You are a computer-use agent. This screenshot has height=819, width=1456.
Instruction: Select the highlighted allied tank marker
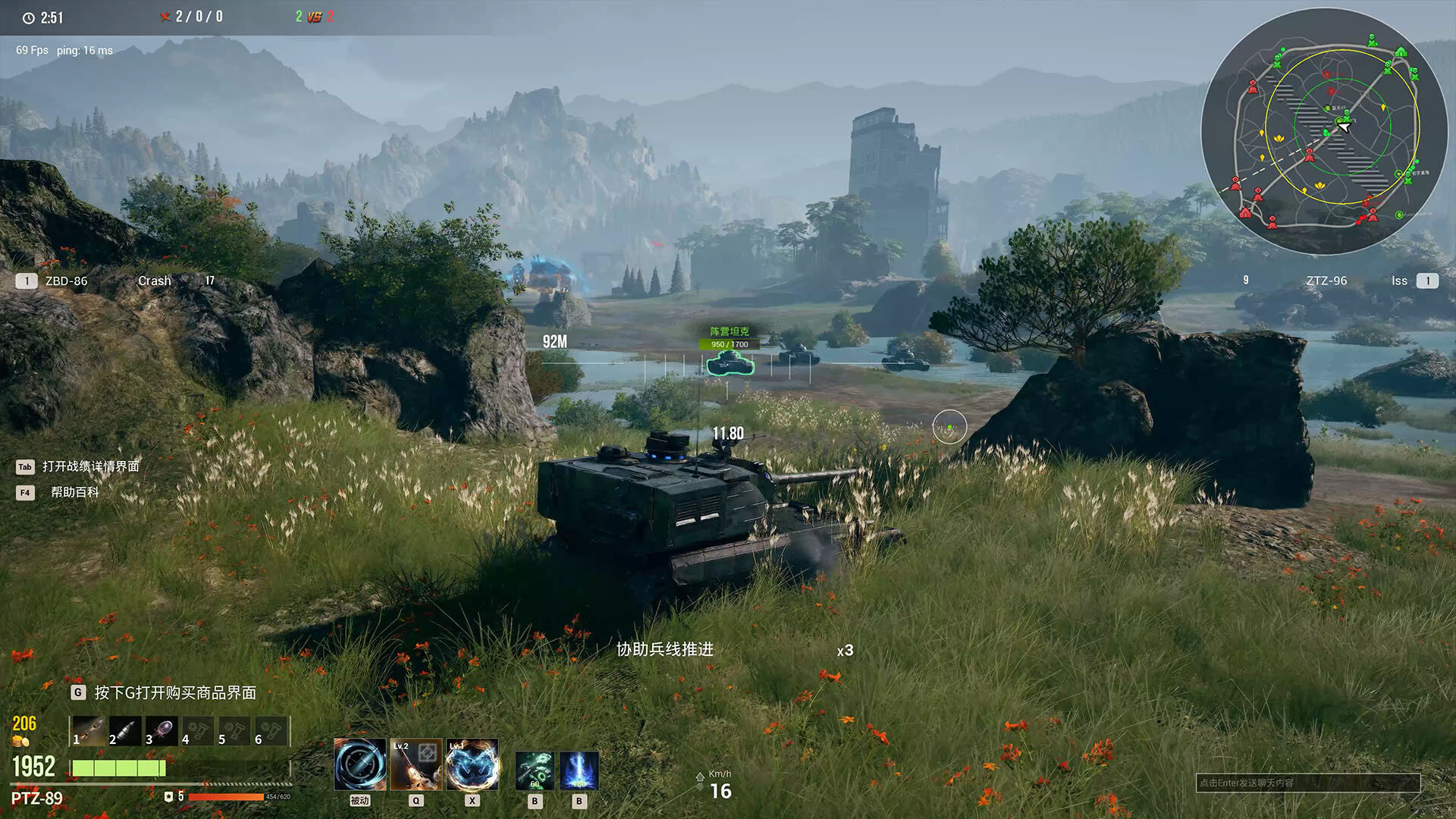[x=730, y=363]
